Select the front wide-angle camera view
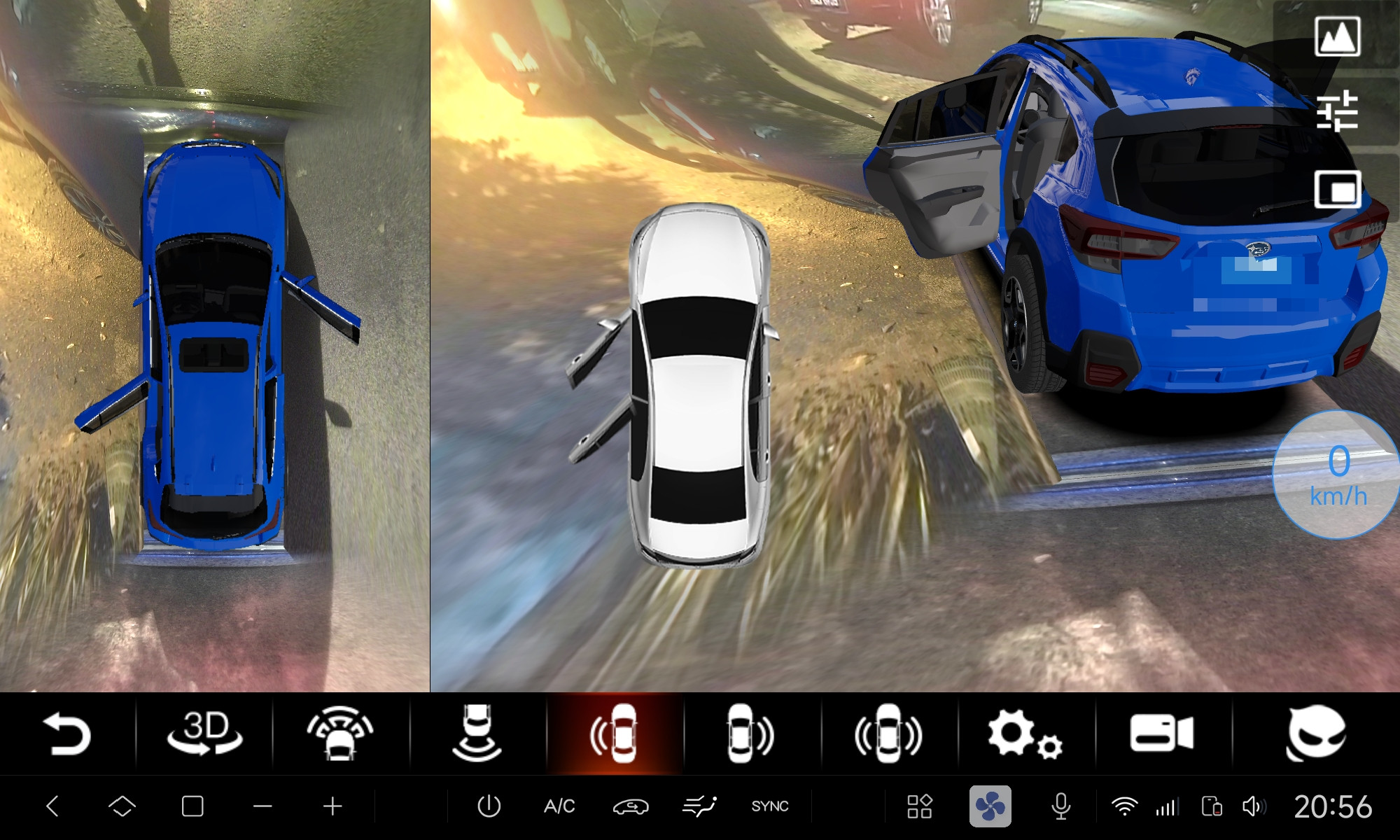 point(340,734)
